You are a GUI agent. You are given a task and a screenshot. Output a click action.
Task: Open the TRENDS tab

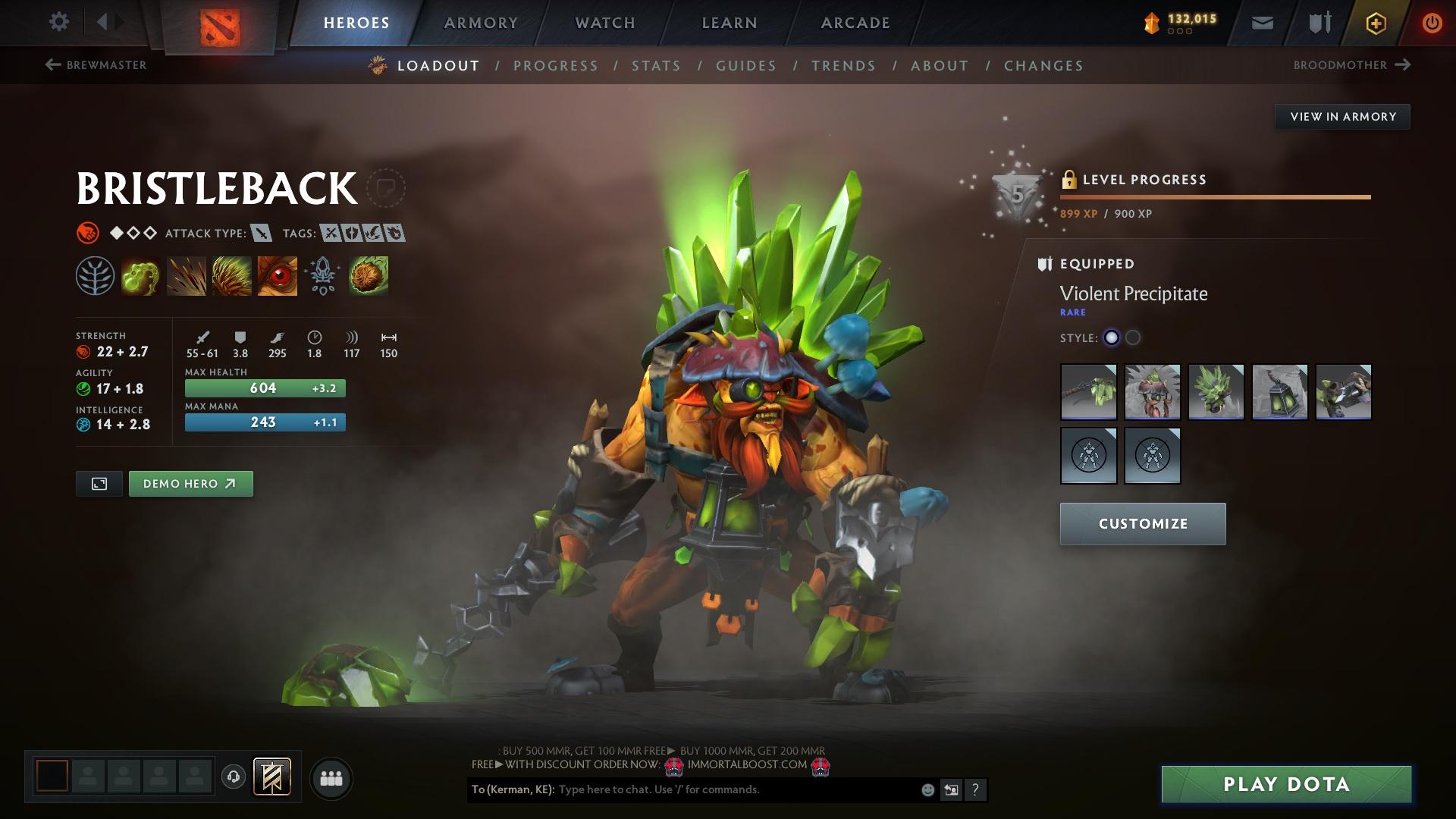(x=844, y=66)
